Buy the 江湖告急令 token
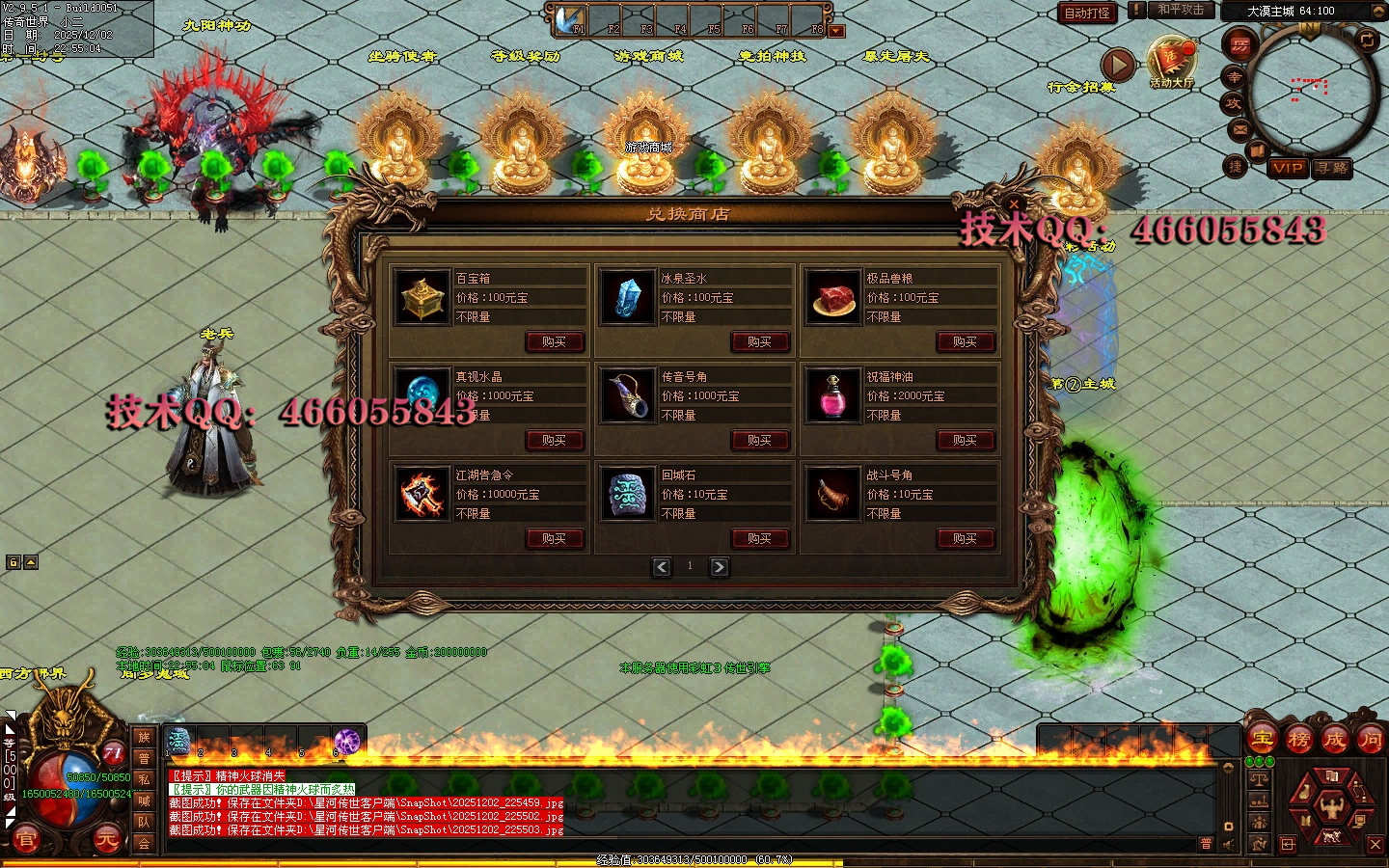1389x868 pixels. [555, 538]
